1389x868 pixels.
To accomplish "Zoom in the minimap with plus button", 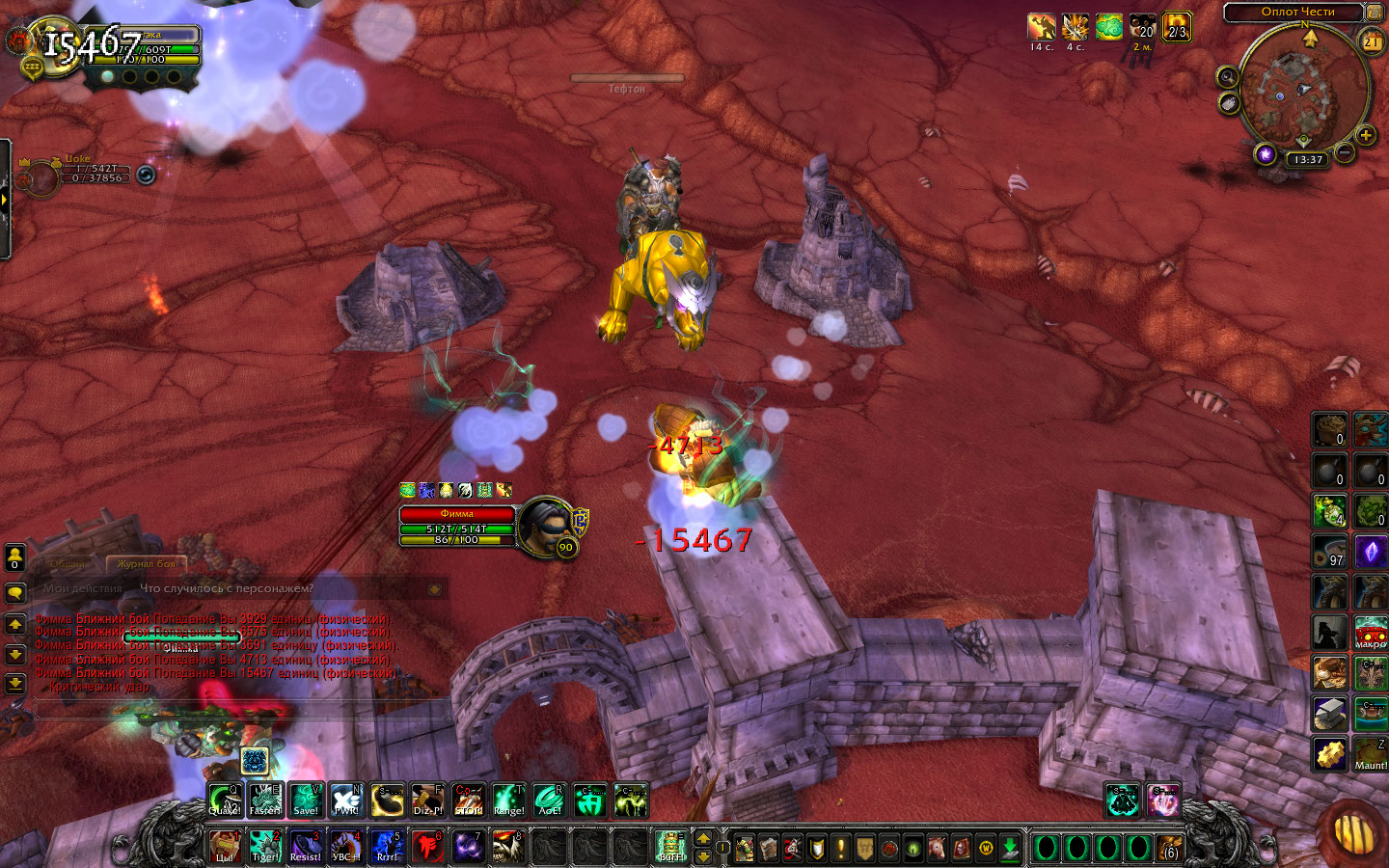I will tap(1366, 136).
